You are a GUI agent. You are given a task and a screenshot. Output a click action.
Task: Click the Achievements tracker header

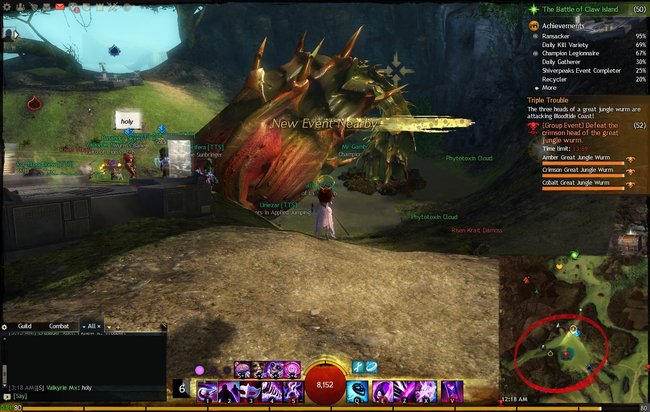[x=566, y=25]
